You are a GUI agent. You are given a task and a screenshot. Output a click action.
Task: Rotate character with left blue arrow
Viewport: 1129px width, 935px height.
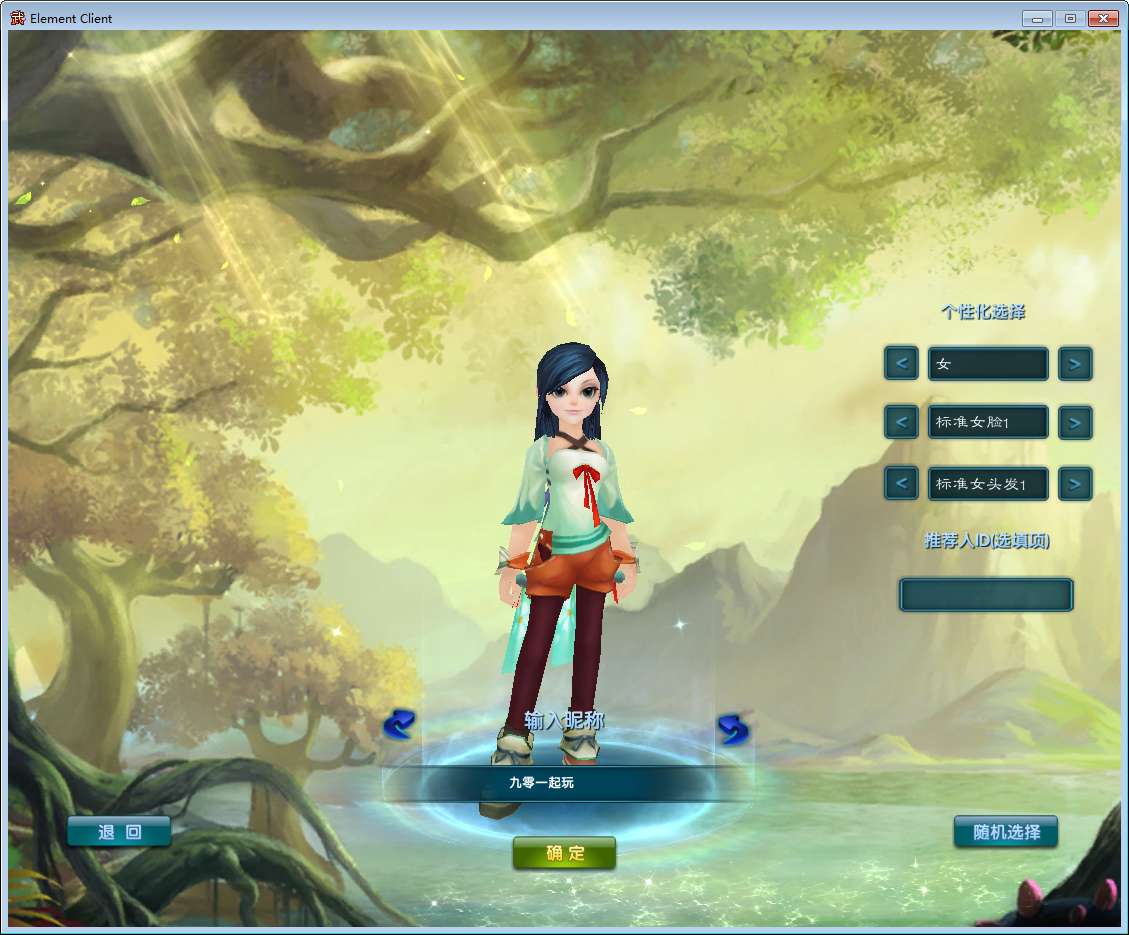[399, 724]
